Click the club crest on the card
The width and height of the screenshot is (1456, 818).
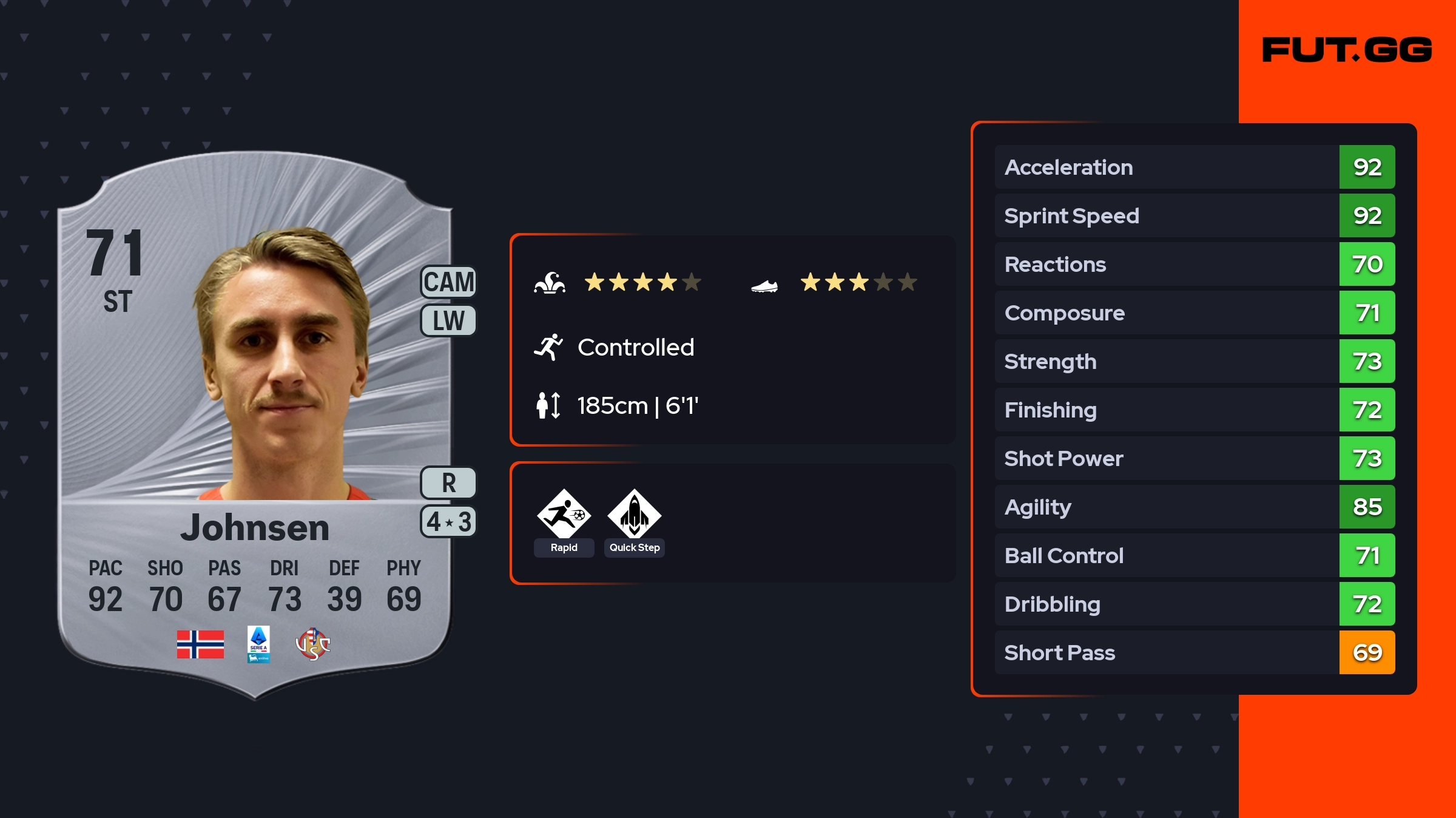pyautogui.click(x=312, y=644)
